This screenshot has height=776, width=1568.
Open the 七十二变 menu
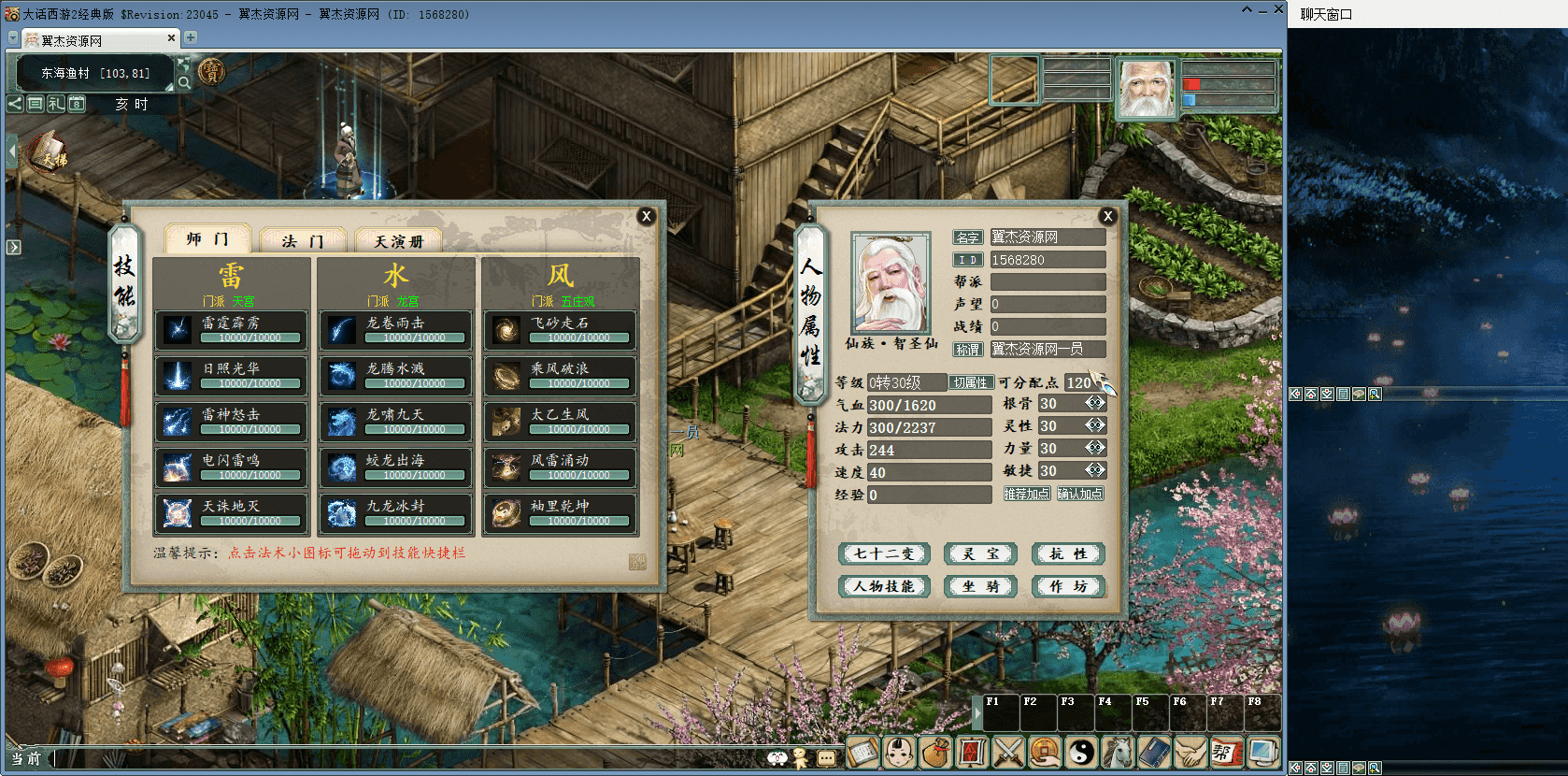pyautogui.click(x=884, y=553)
